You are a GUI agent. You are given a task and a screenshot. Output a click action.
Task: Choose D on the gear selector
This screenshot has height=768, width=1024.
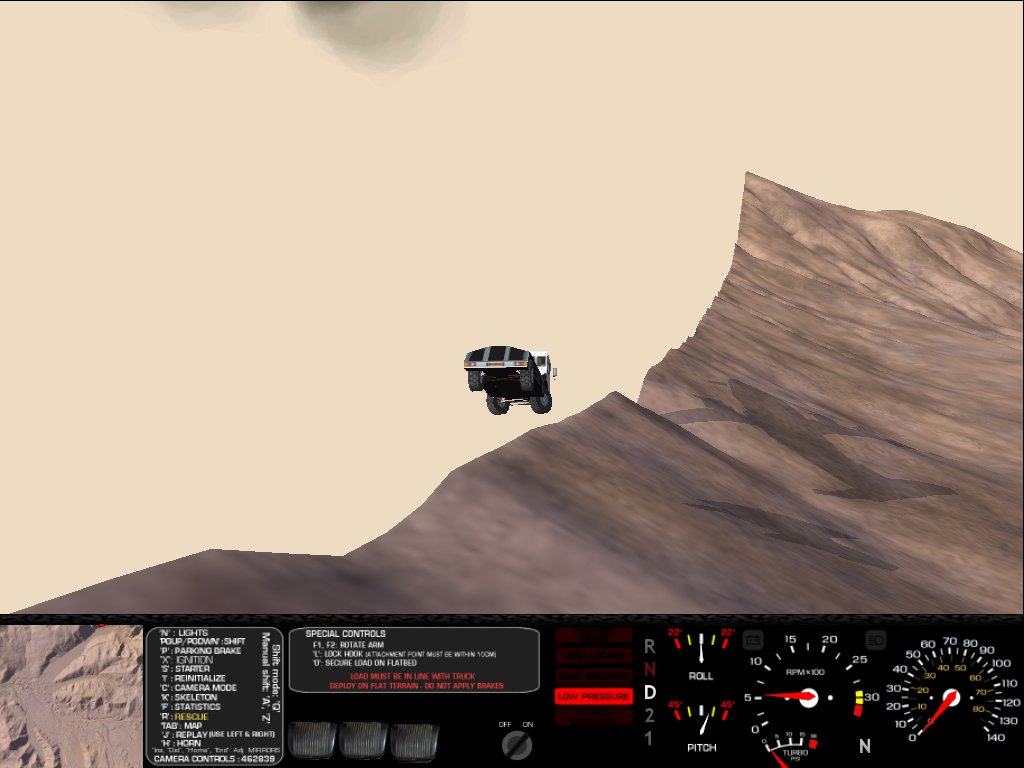tap(649, 692)
